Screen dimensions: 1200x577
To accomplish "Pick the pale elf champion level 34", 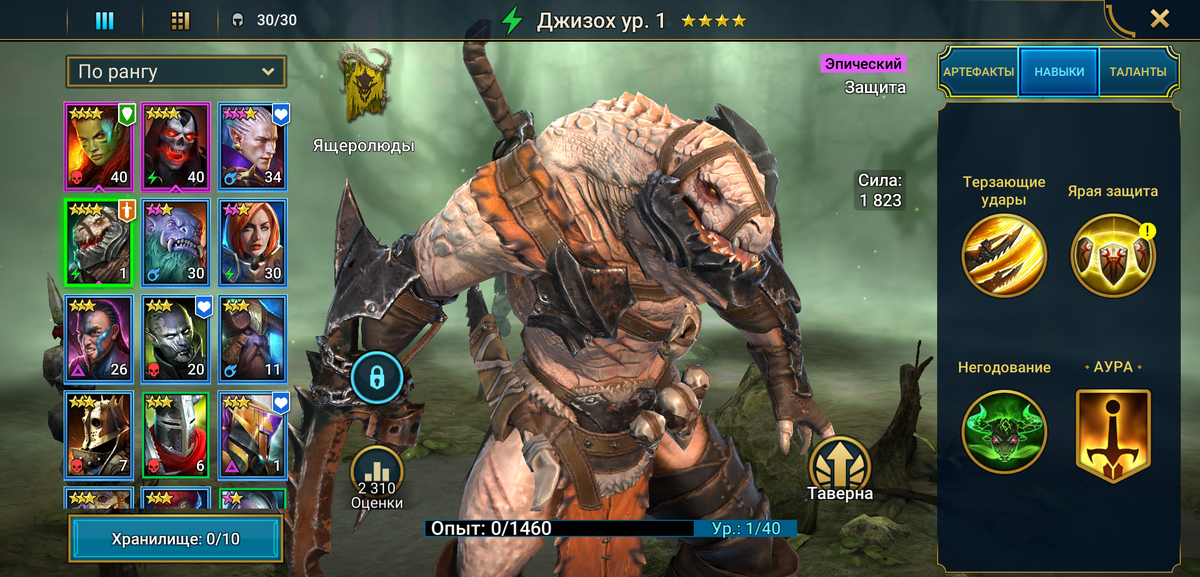I will pyautogui.click(x=253, y=145).
